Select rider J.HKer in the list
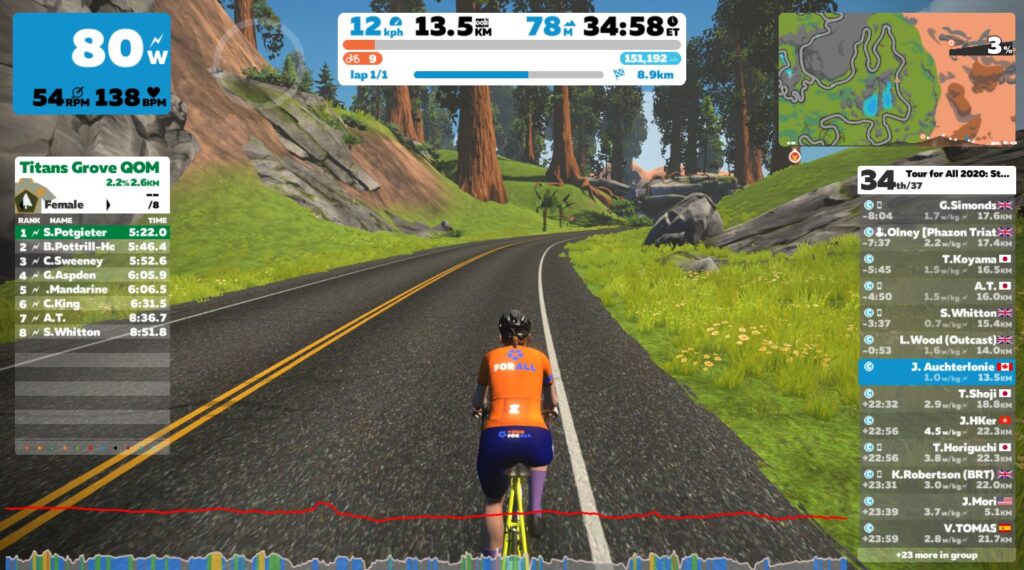The height and width of the screenshot is (570, 1024). pos(936,426)
